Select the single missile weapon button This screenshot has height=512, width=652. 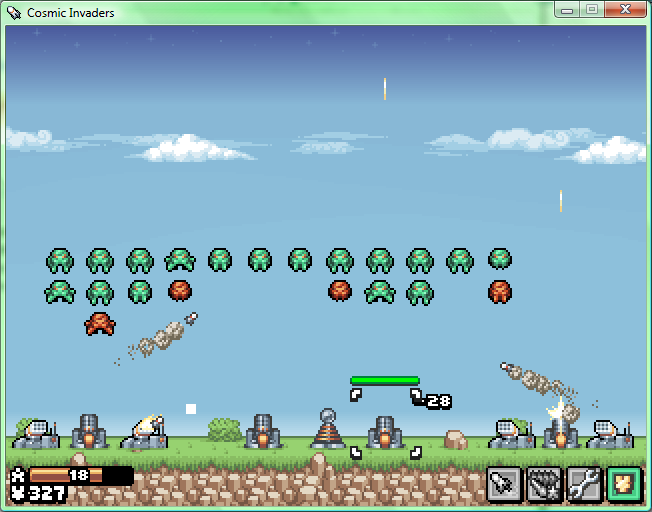coord(503,484)
